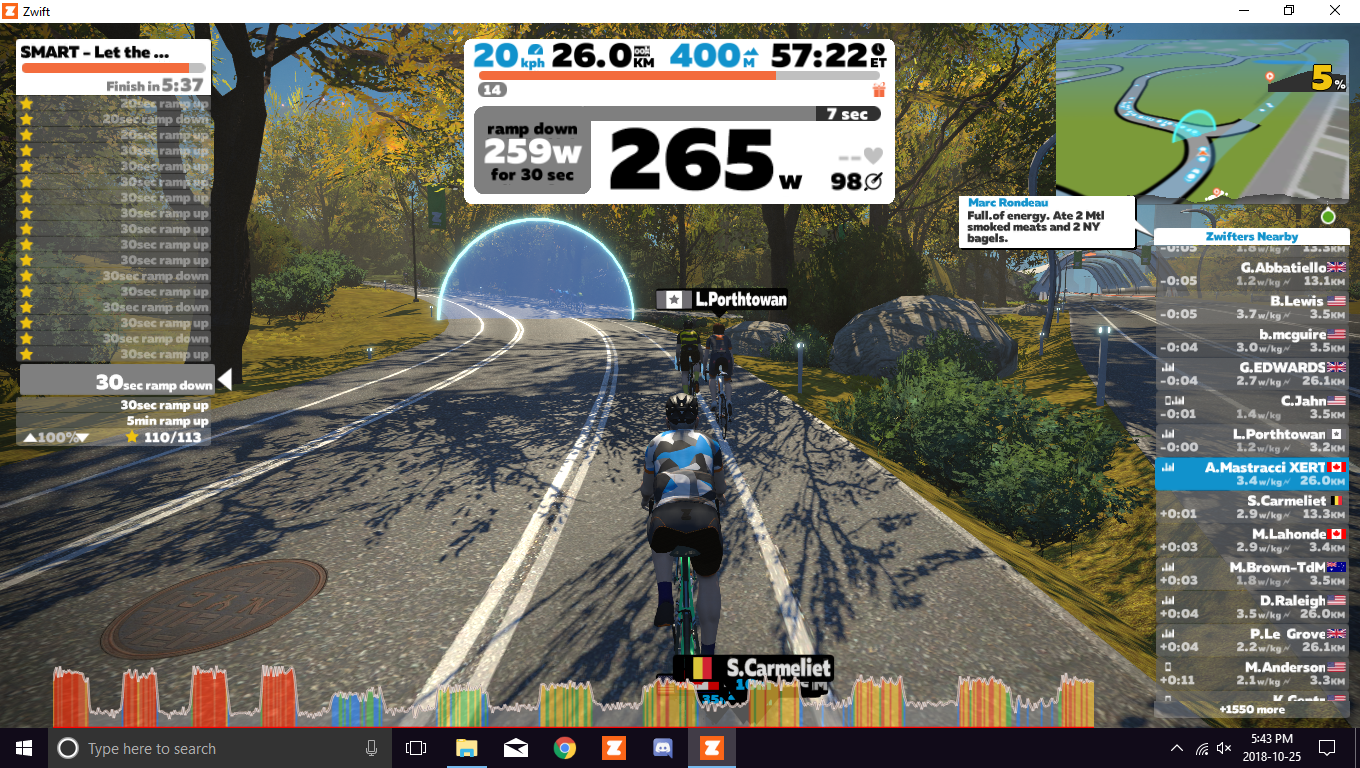Screen dimensions: 1360x768
Task: Open the Marc Rondeau chat message
Action: tap(1048, 221)
